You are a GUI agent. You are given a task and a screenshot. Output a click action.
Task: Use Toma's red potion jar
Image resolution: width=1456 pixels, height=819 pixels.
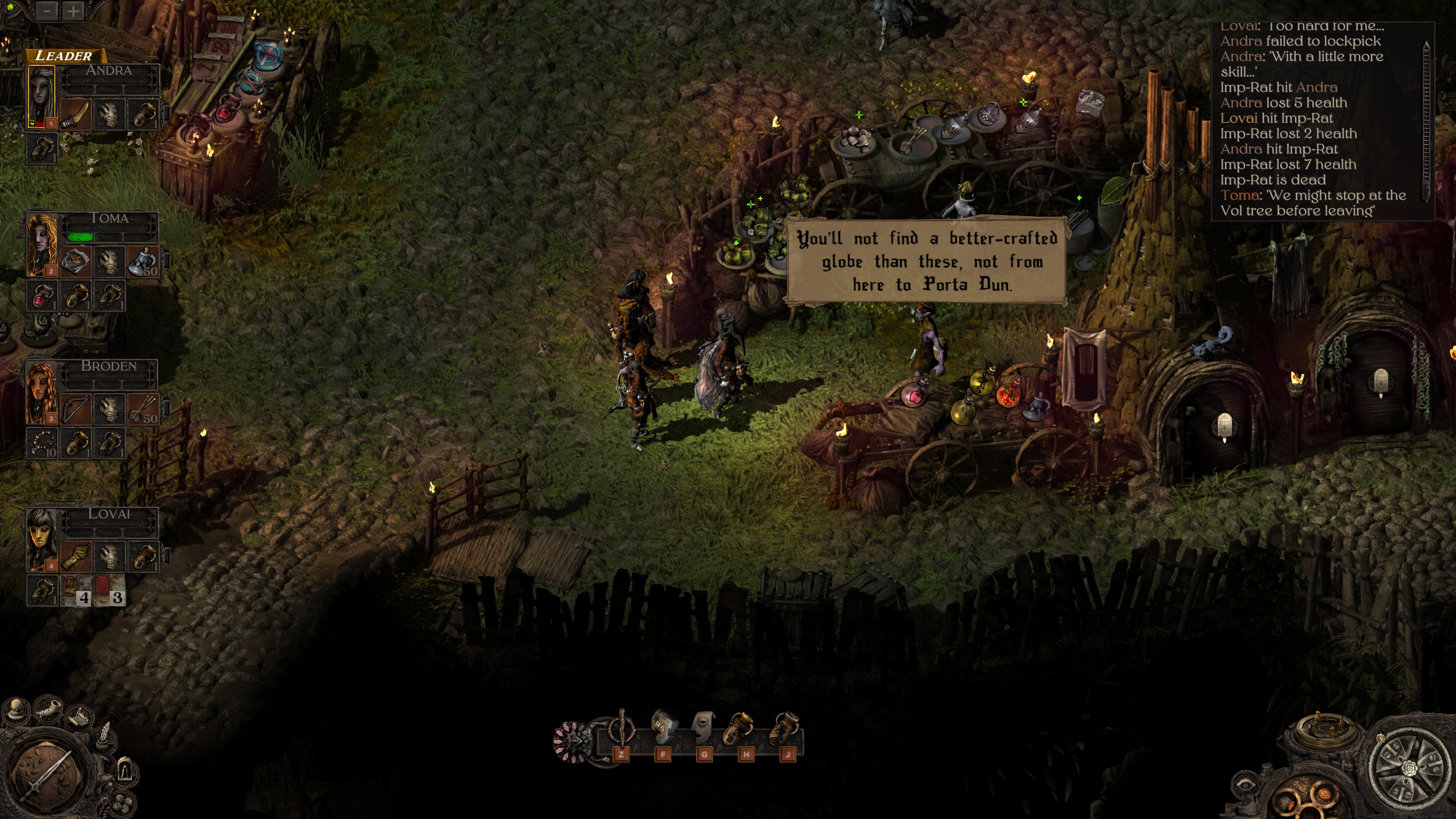click(42, 297)
